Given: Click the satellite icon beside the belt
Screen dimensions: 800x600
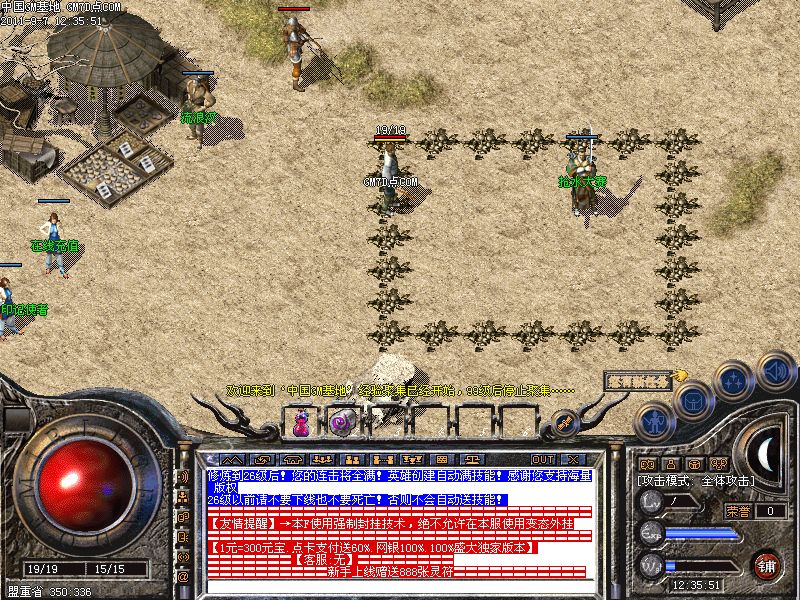Looking at the screenshot, I should tap(563, 424).
